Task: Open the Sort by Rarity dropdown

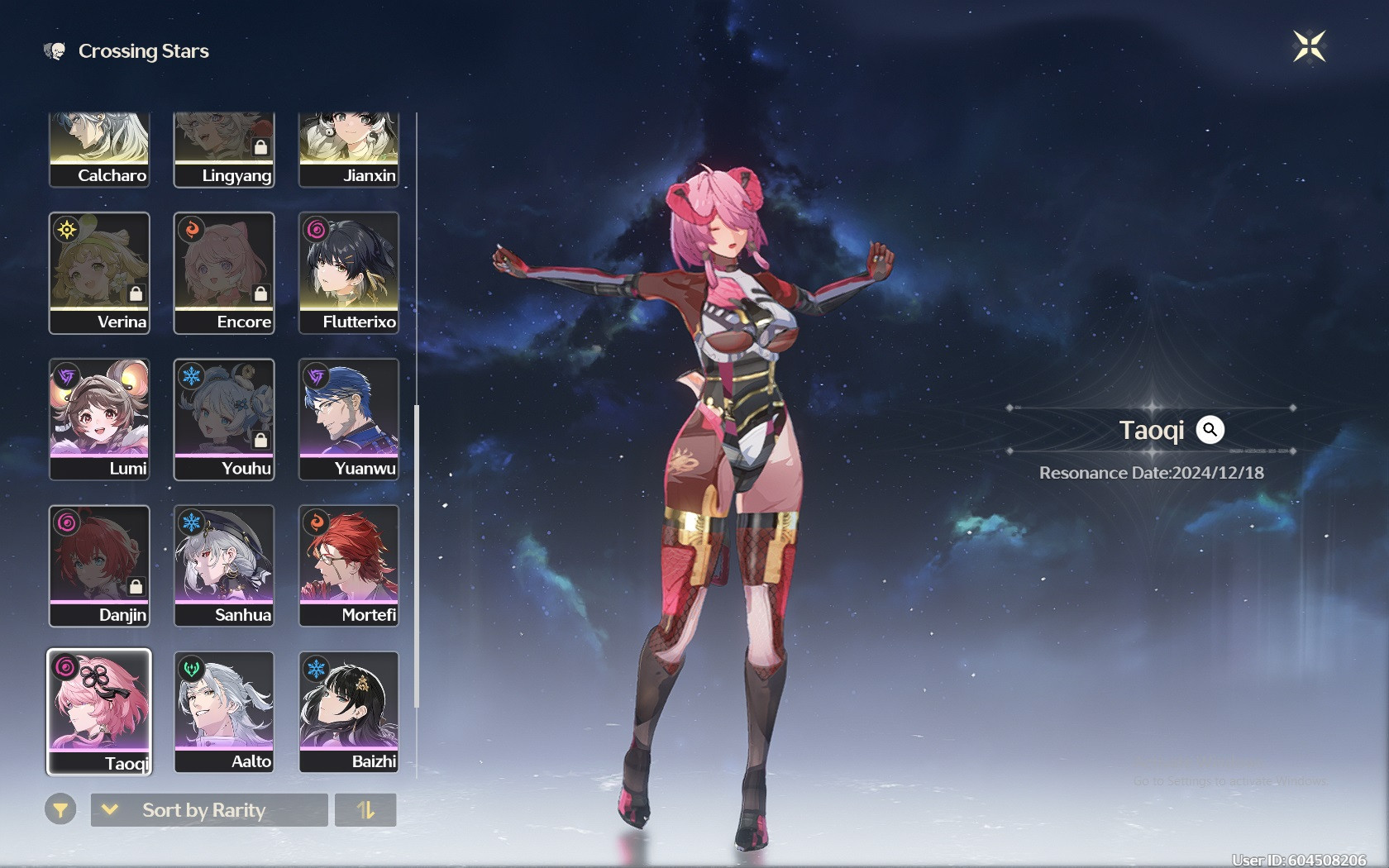Action: [x=208, y=810]
